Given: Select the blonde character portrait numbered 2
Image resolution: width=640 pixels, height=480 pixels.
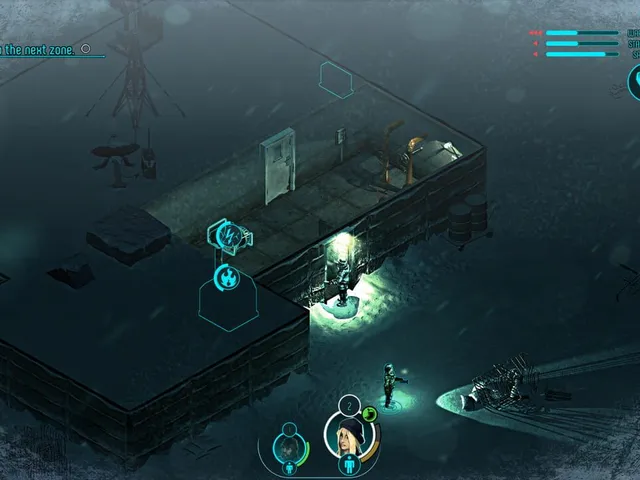Looking at the screenshot, I should coord(350,438).
